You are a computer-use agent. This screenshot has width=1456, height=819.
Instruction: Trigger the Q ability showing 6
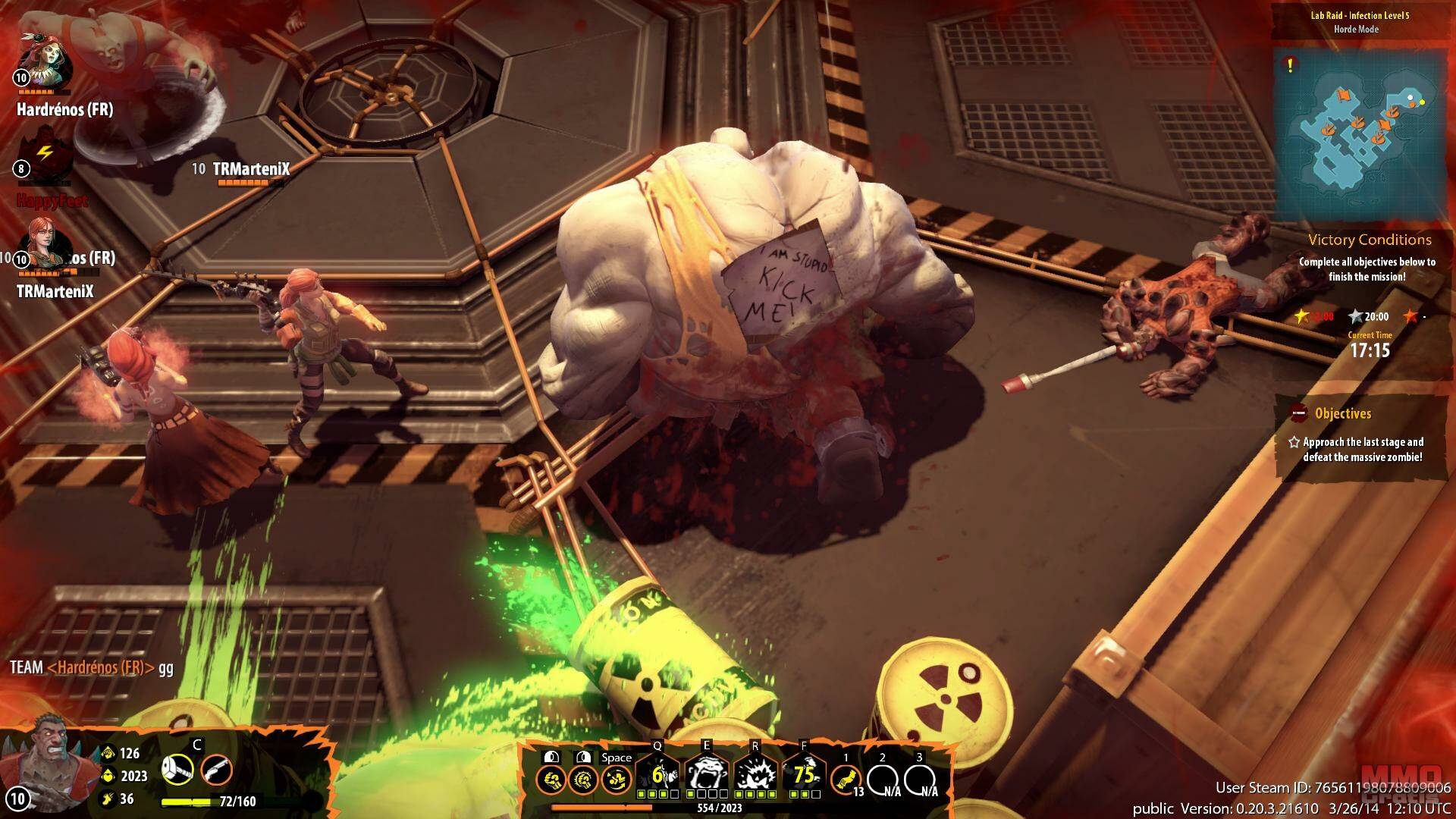click(x=658, y=775)
